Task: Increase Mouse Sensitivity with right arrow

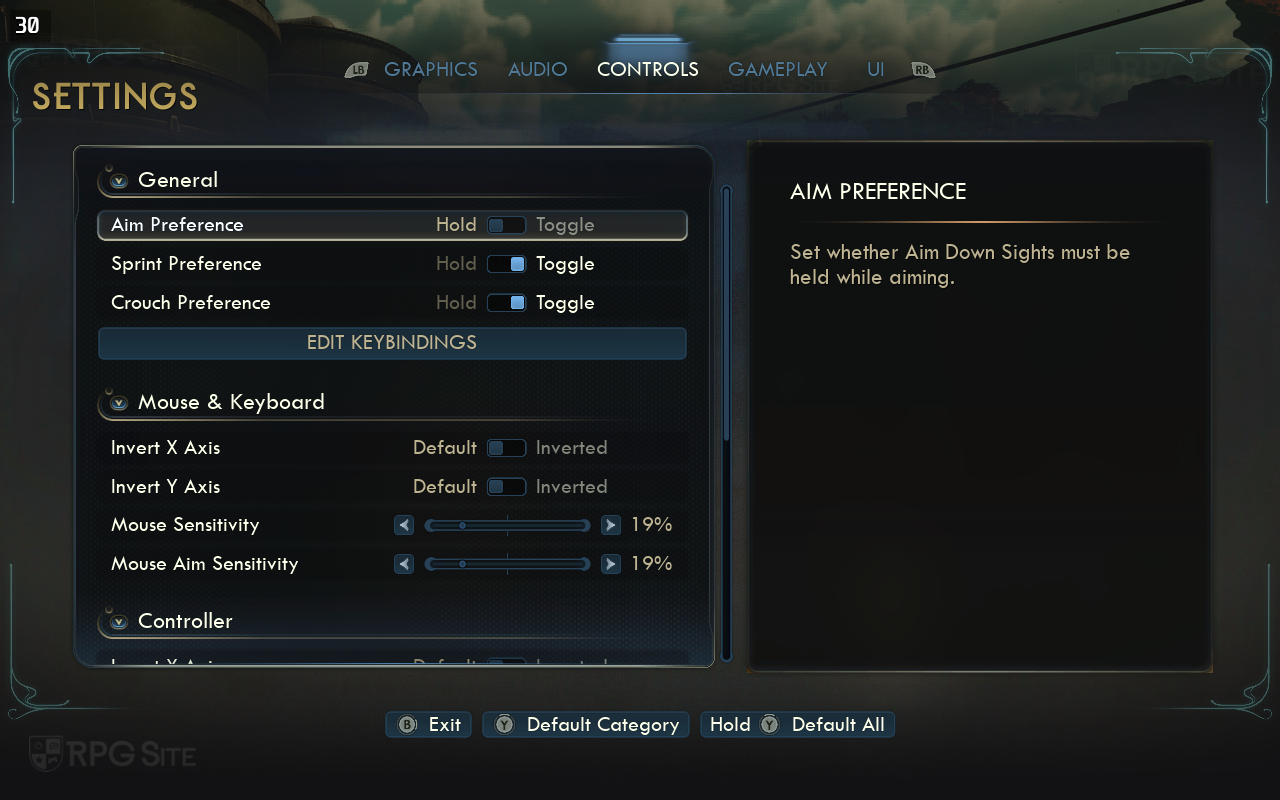Action: pos(611,525)
